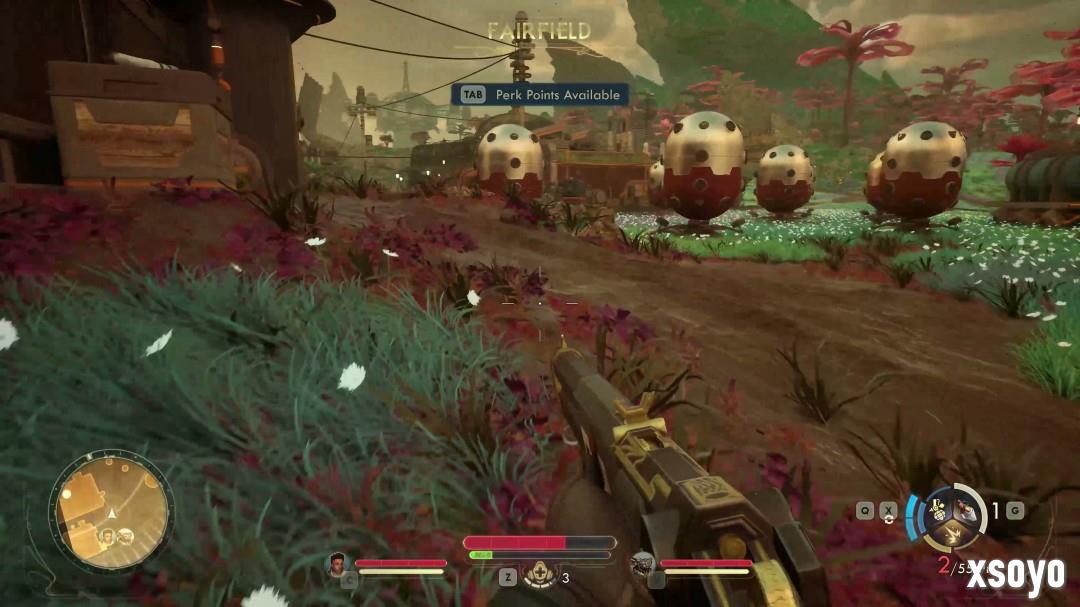Select the left companion's portrait
Screen dimensions: 1080x607
click(x=337, y=564)
